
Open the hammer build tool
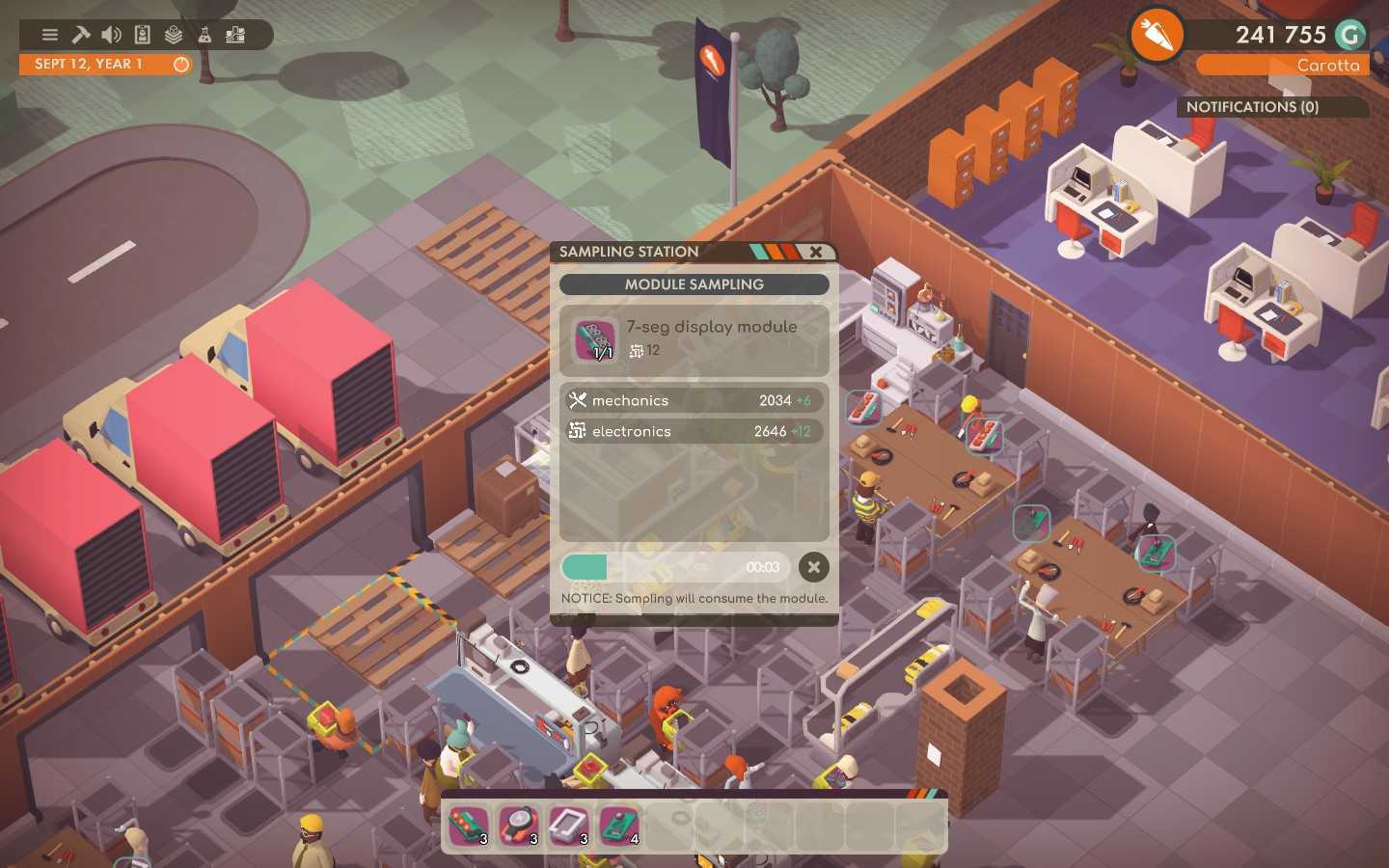click(80, 34)
